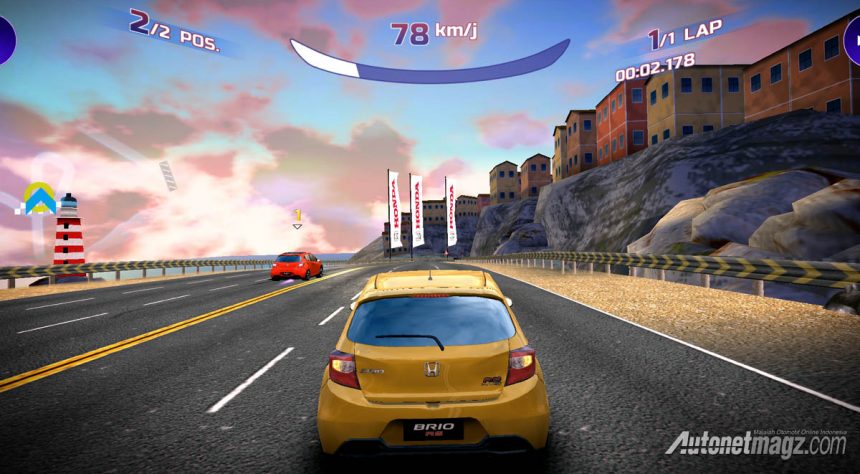The image size is (860, 474).
Task: Click the purple round button at top-right edge
Action: 853,40
